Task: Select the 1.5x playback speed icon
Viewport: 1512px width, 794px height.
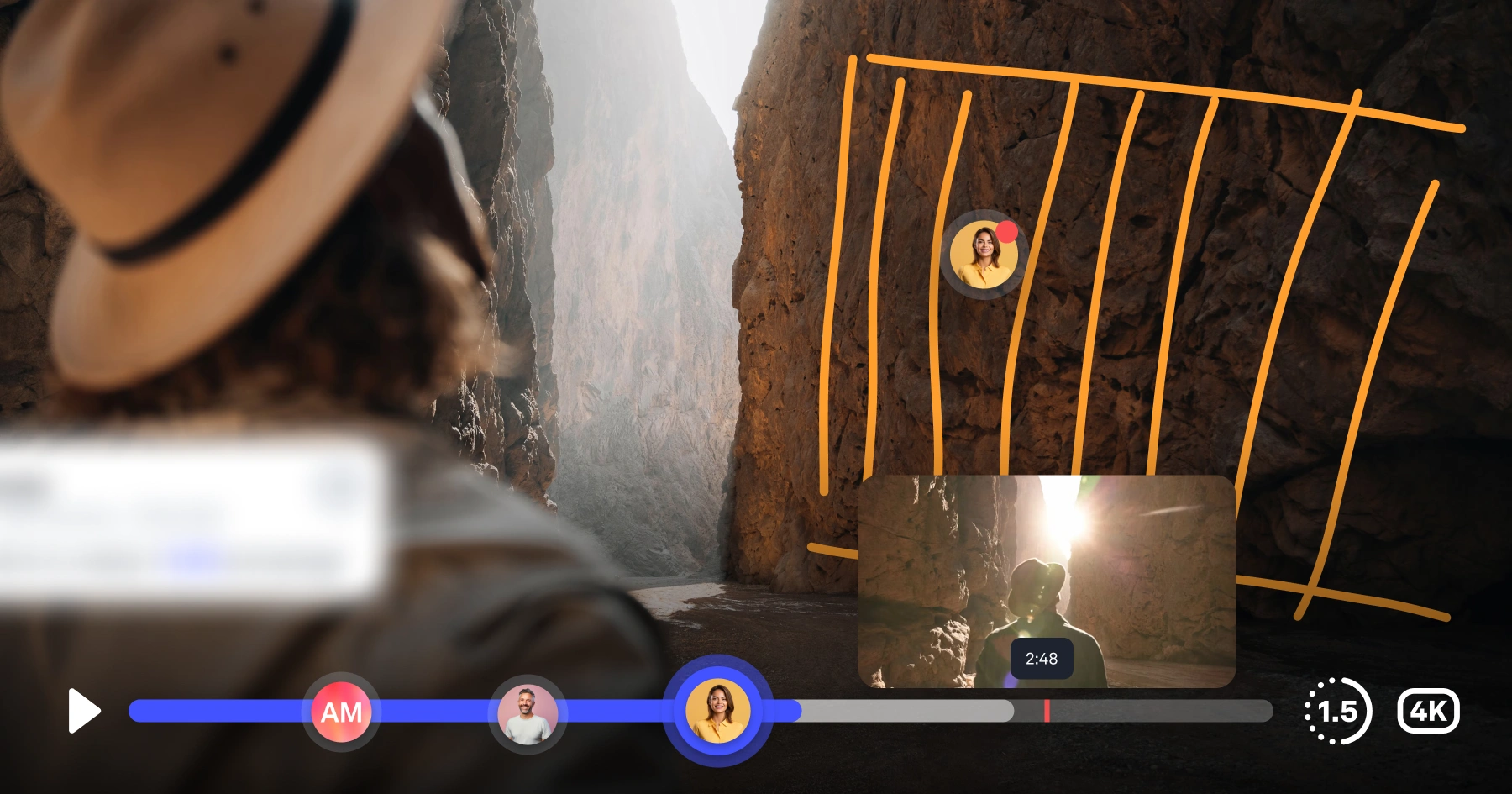Action: pos(1338,712)
